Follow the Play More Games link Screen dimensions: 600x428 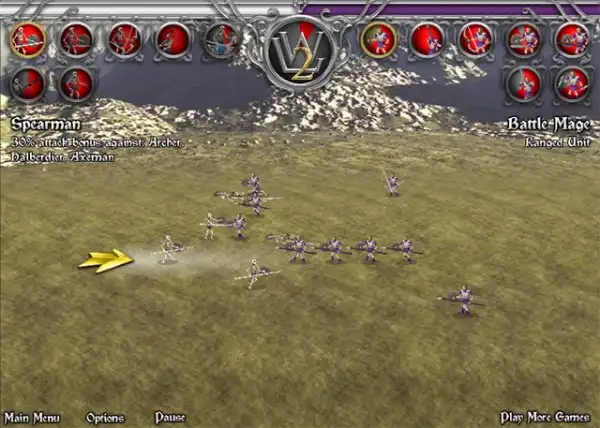click(547, 417)
